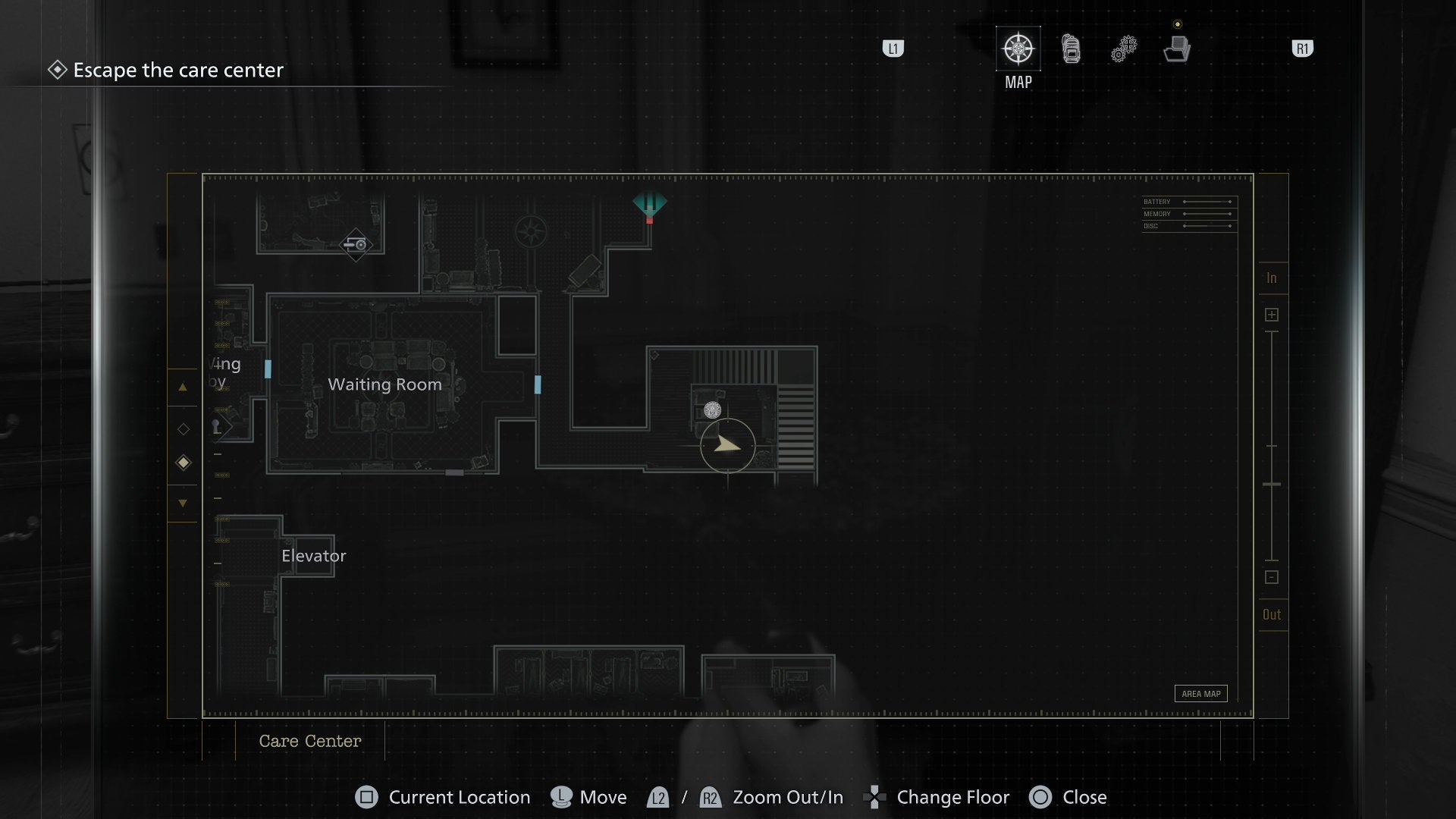Screen dimensions: 1456x819
Task: Click the teal destination marker at the map's top
Action: (x=649, y=203)
